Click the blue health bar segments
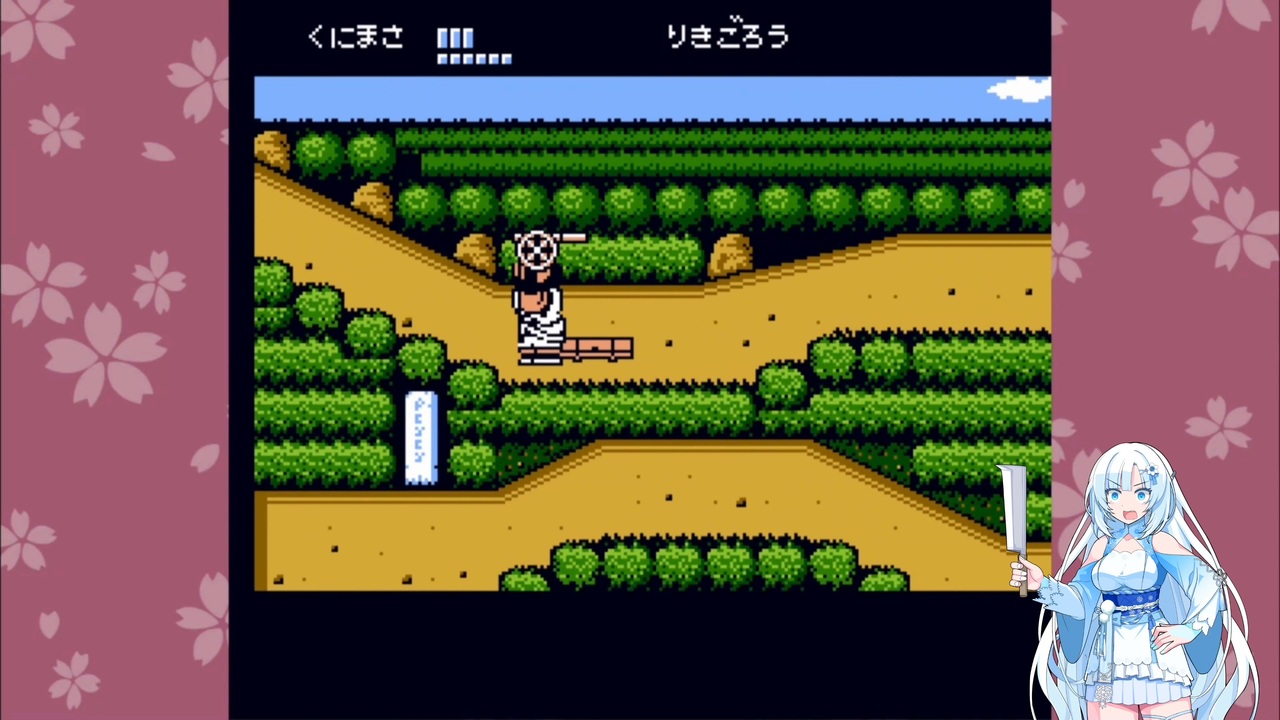Viewport: 1280px width, 720px height. (455, 38)
